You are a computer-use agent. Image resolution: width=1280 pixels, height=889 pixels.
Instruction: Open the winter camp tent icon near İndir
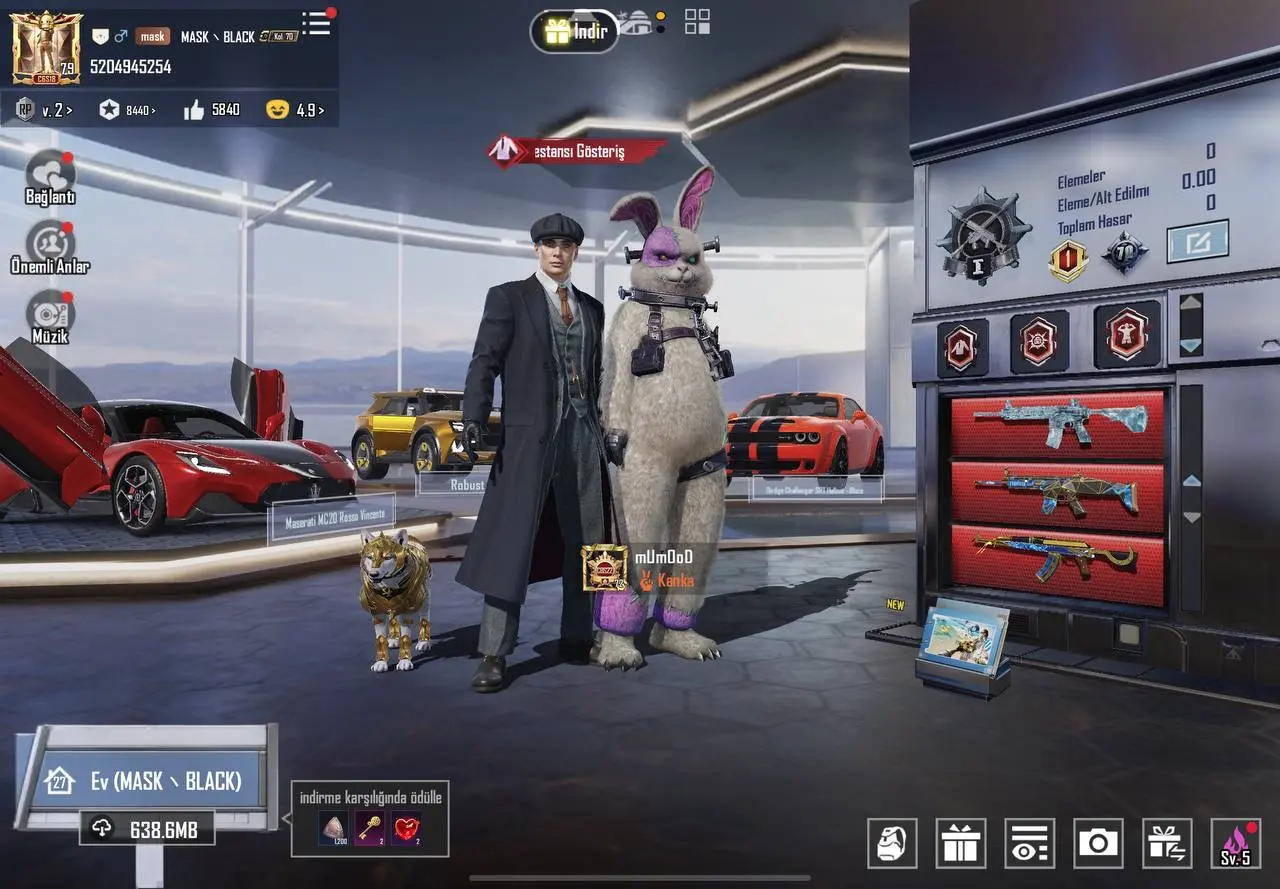point(634,24)
